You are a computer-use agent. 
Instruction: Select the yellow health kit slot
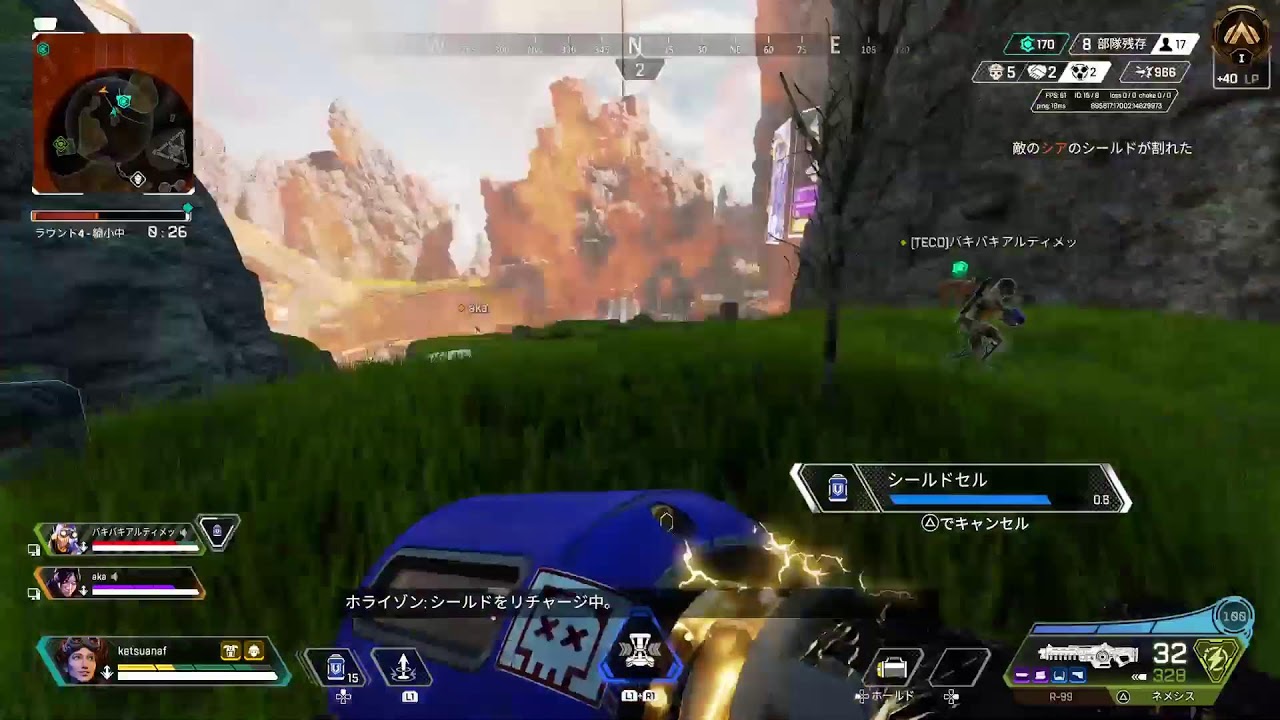891,667
